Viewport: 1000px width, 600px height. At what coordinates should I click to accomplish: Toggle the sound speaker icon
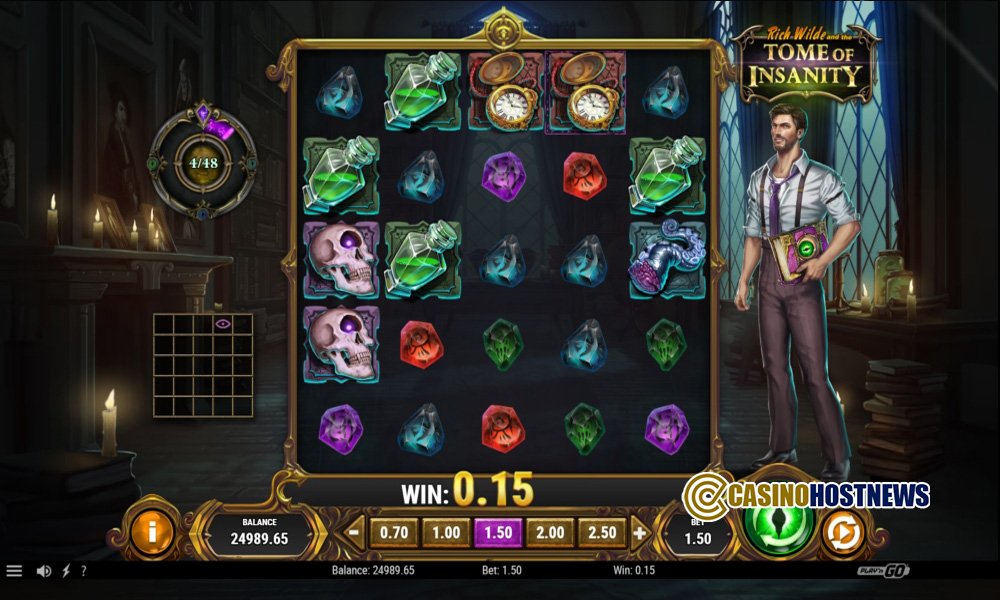click(44, 571)
